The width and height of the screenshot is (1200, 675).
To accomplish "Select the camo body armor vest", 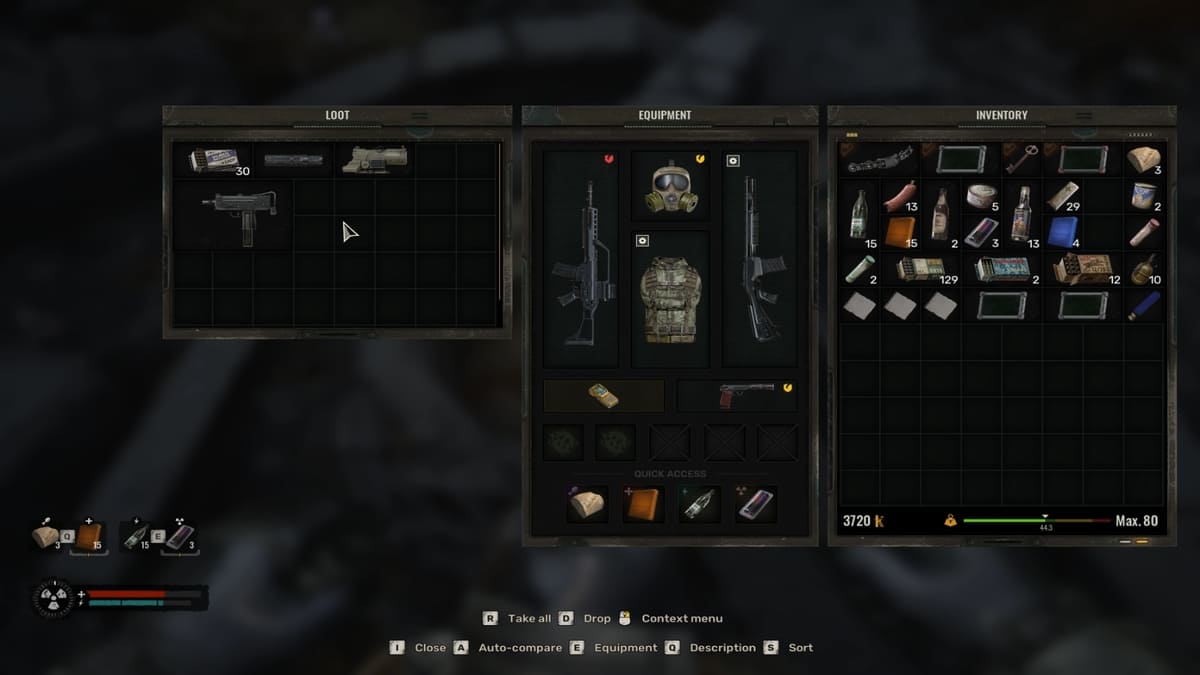I will pyautogui.click(x=670, y=298).
